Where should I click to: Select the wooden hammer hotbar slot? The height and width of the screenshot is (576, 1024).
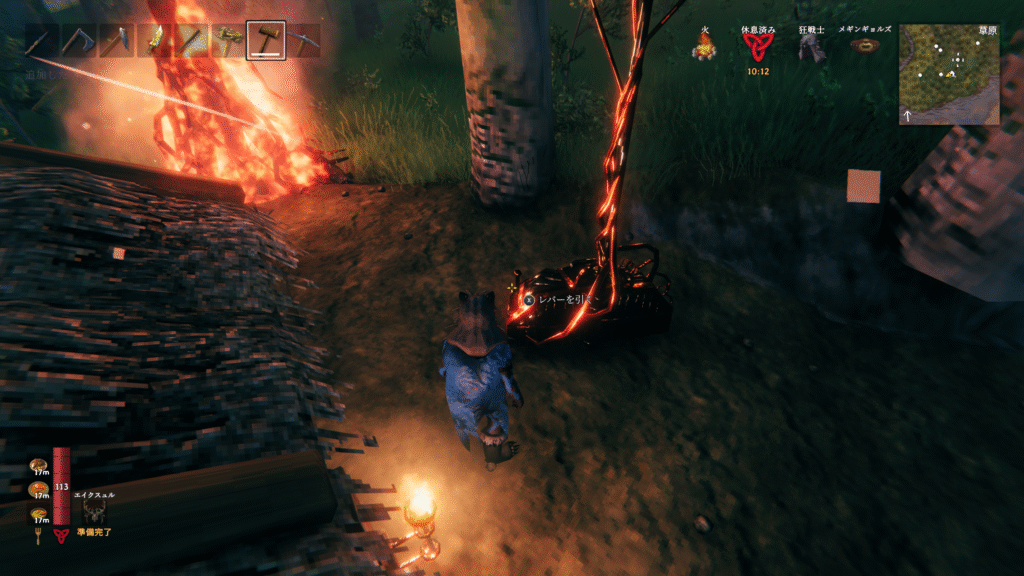265,41
